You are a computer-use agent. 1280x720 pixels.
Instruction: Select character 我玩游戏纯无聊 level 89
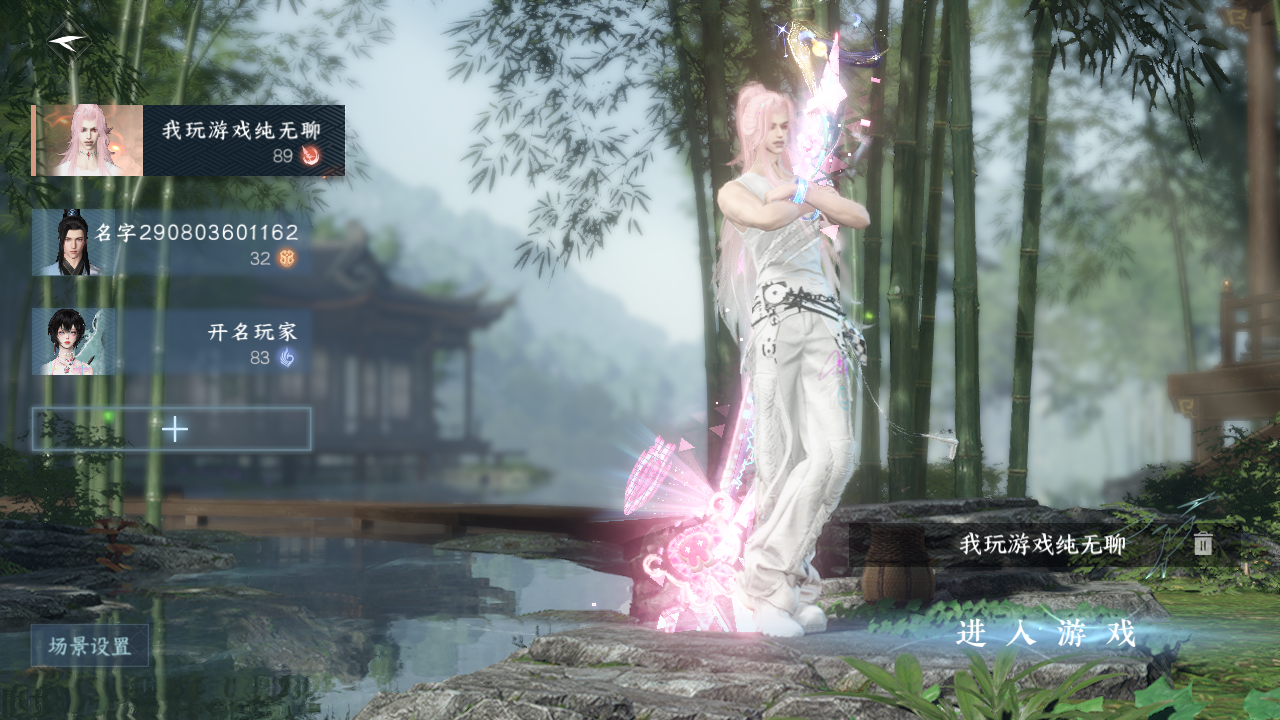pos(189,141)
